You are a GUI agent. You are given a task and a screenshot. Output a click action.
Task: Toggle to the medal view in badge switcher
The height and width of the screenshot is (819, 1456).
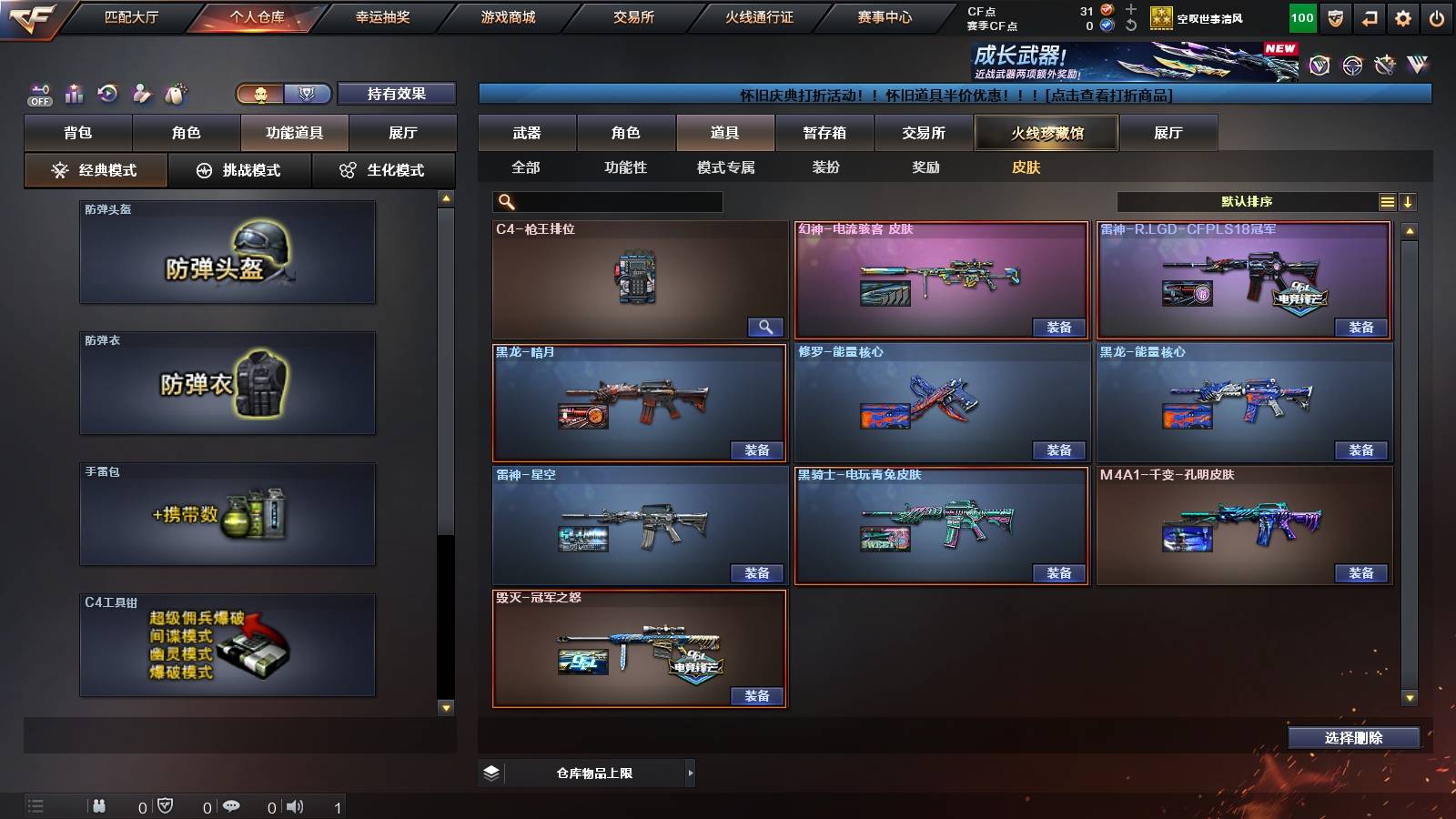click(308, 94)
